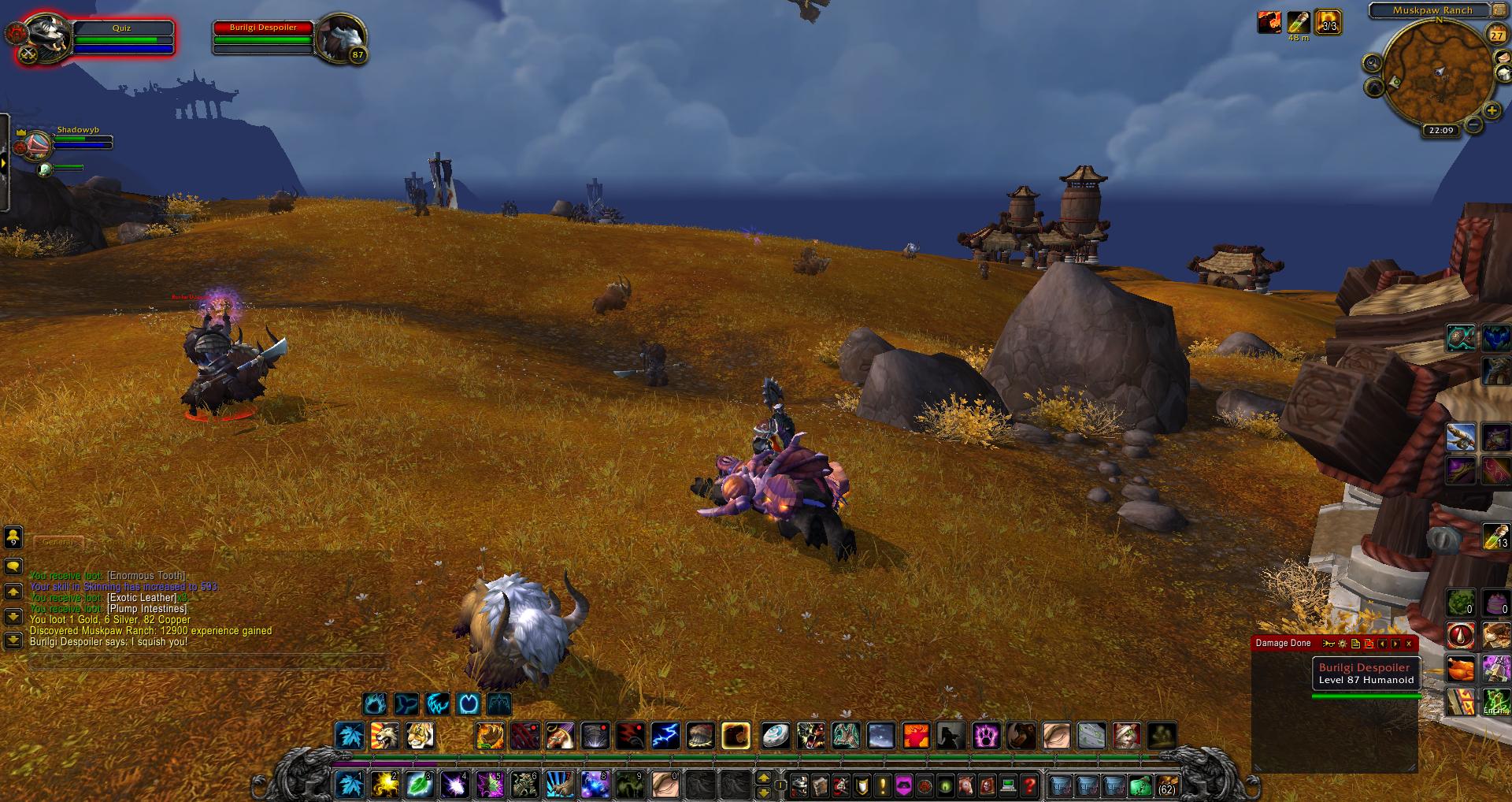This screenshot has width=1512, height=802.
Task: Open the calendar button showing 27
Action: pos(1496,35)
